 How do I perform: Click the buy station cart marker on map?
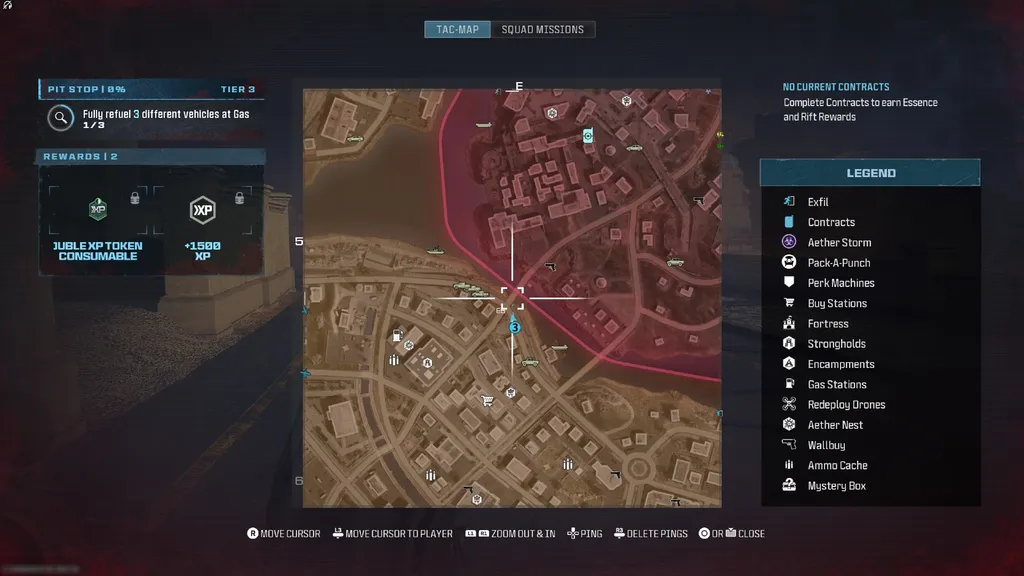pos(487,400)
